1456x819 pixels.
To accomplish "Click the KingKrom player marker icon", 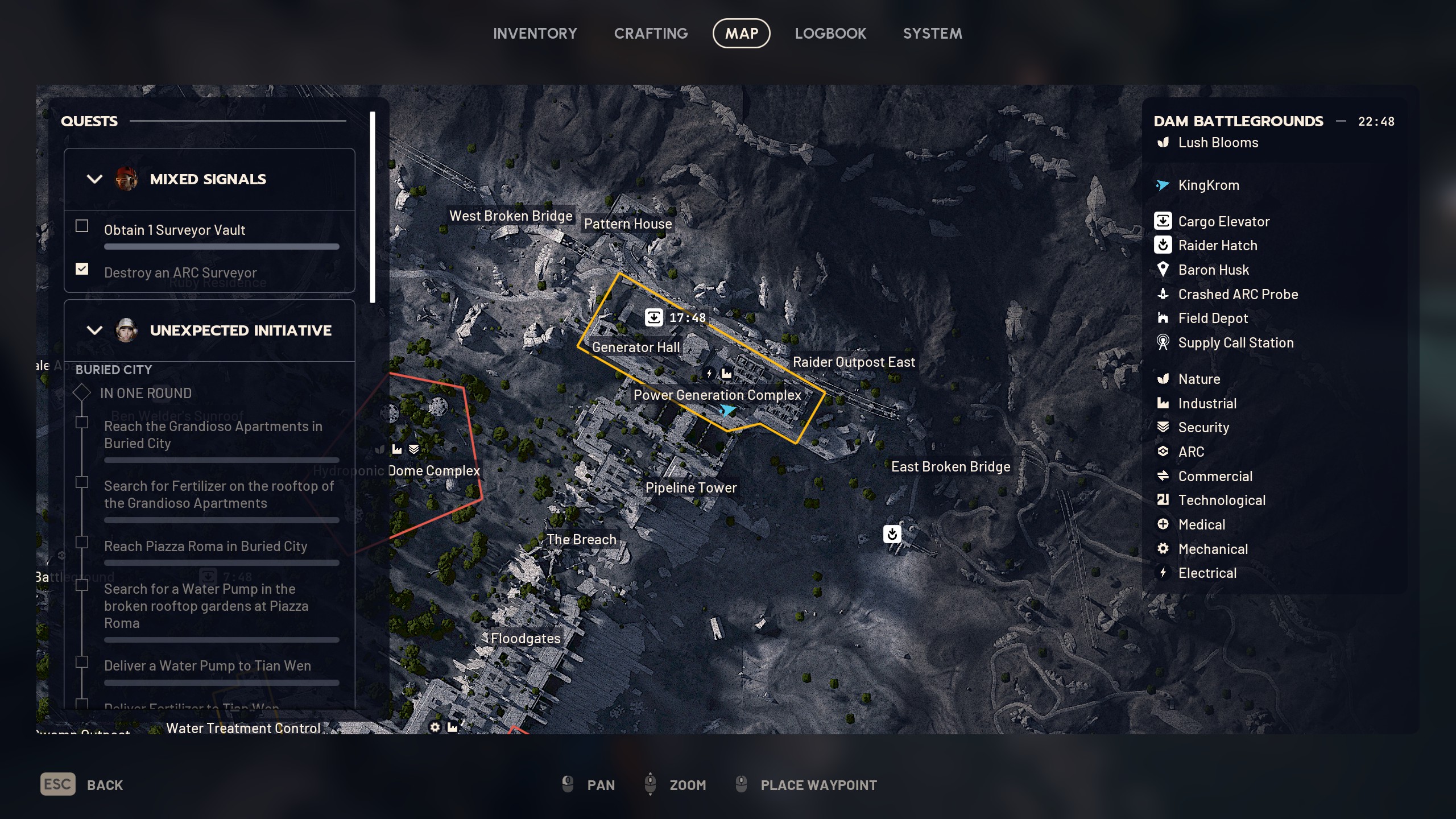I will point(1162,184).
